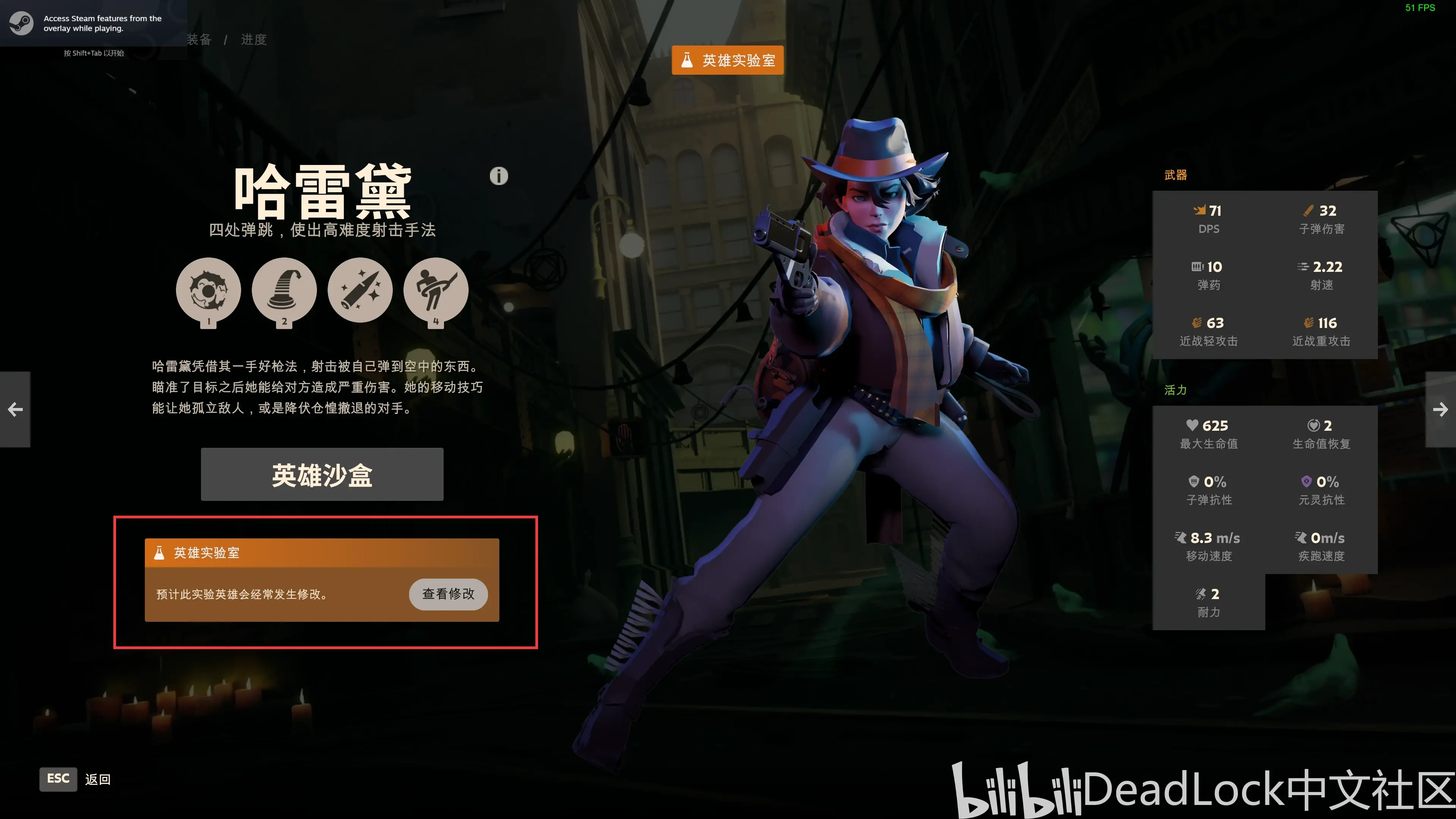1456x819 pixels.
Task: Choose the sparkling bullet ability icon
Action: coord(360,290)
